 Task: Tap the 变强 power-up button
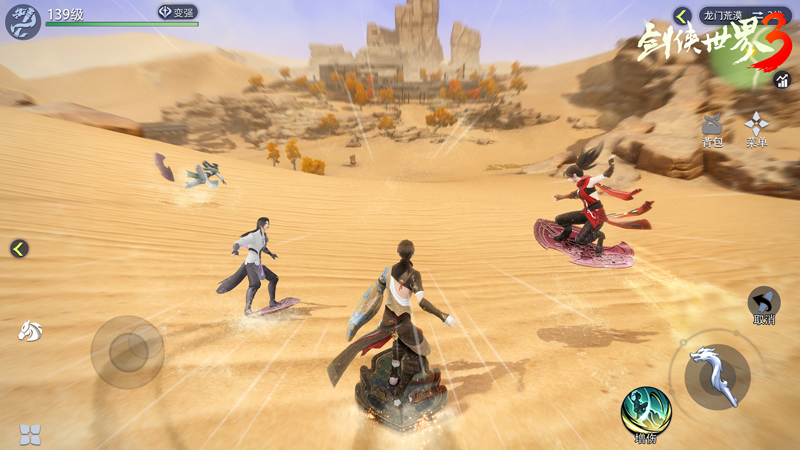(x=177, y=13)
